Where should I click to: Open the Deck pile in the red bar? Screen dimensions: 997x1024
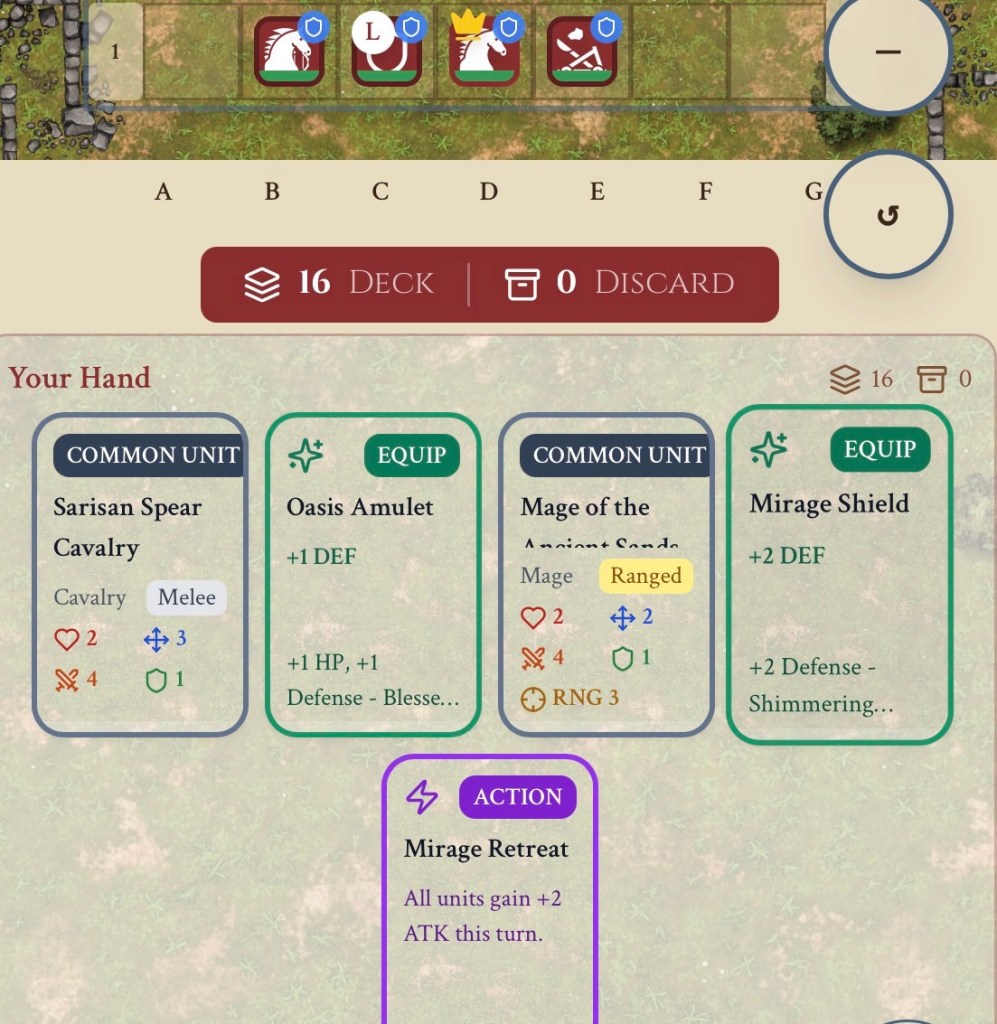click(x=340, y=284)
